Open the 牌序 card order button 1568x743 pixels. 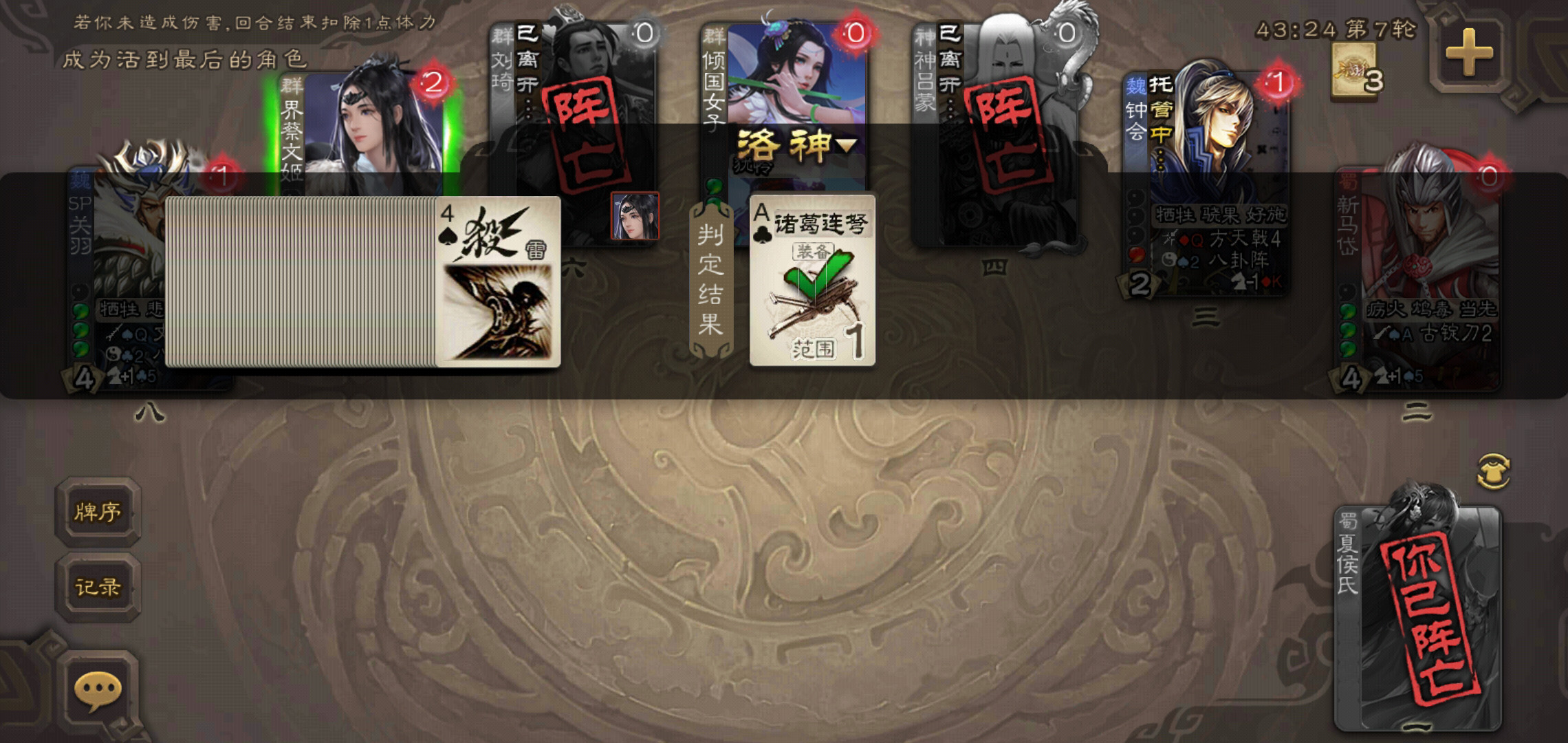(98, 513)
